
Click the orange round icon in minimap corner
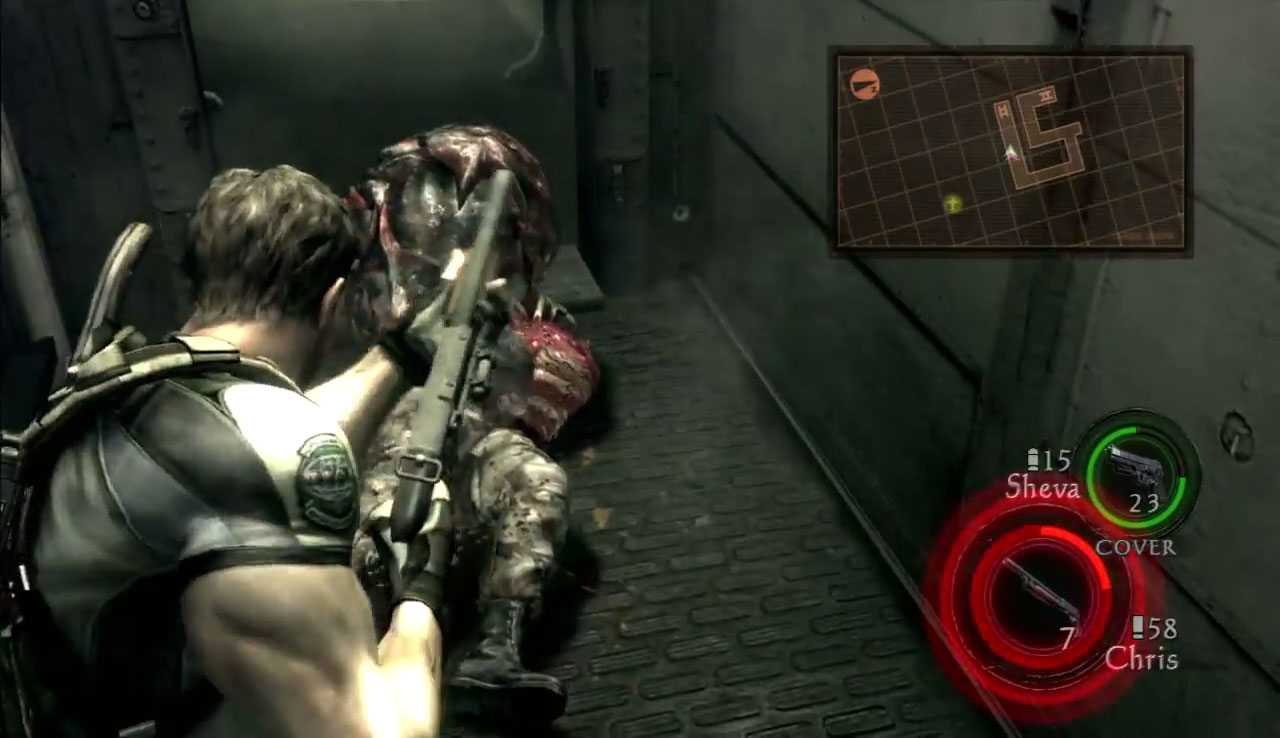(860, 84)
